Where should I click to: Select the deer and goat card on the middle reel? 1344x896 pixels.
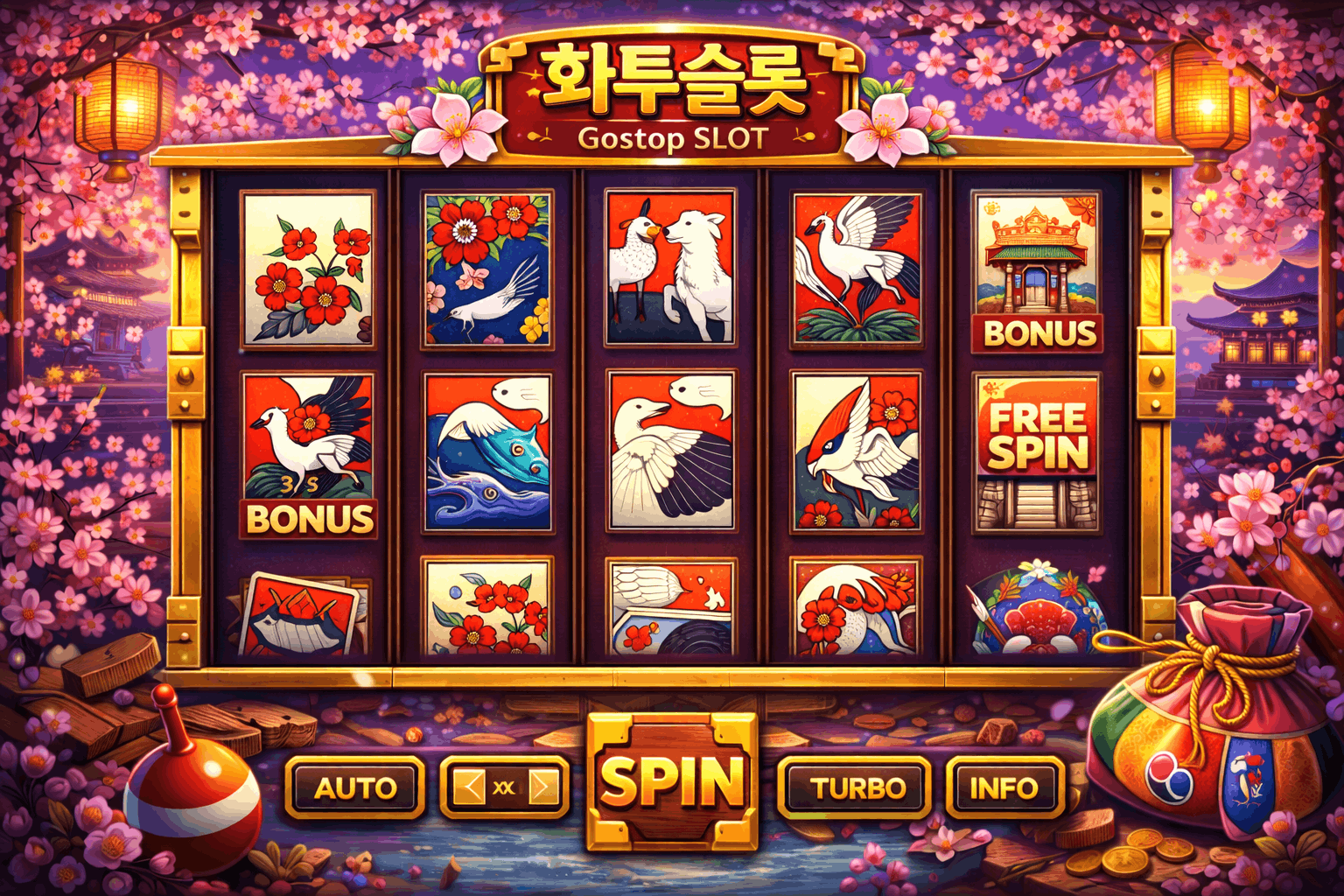coord(672,267)
